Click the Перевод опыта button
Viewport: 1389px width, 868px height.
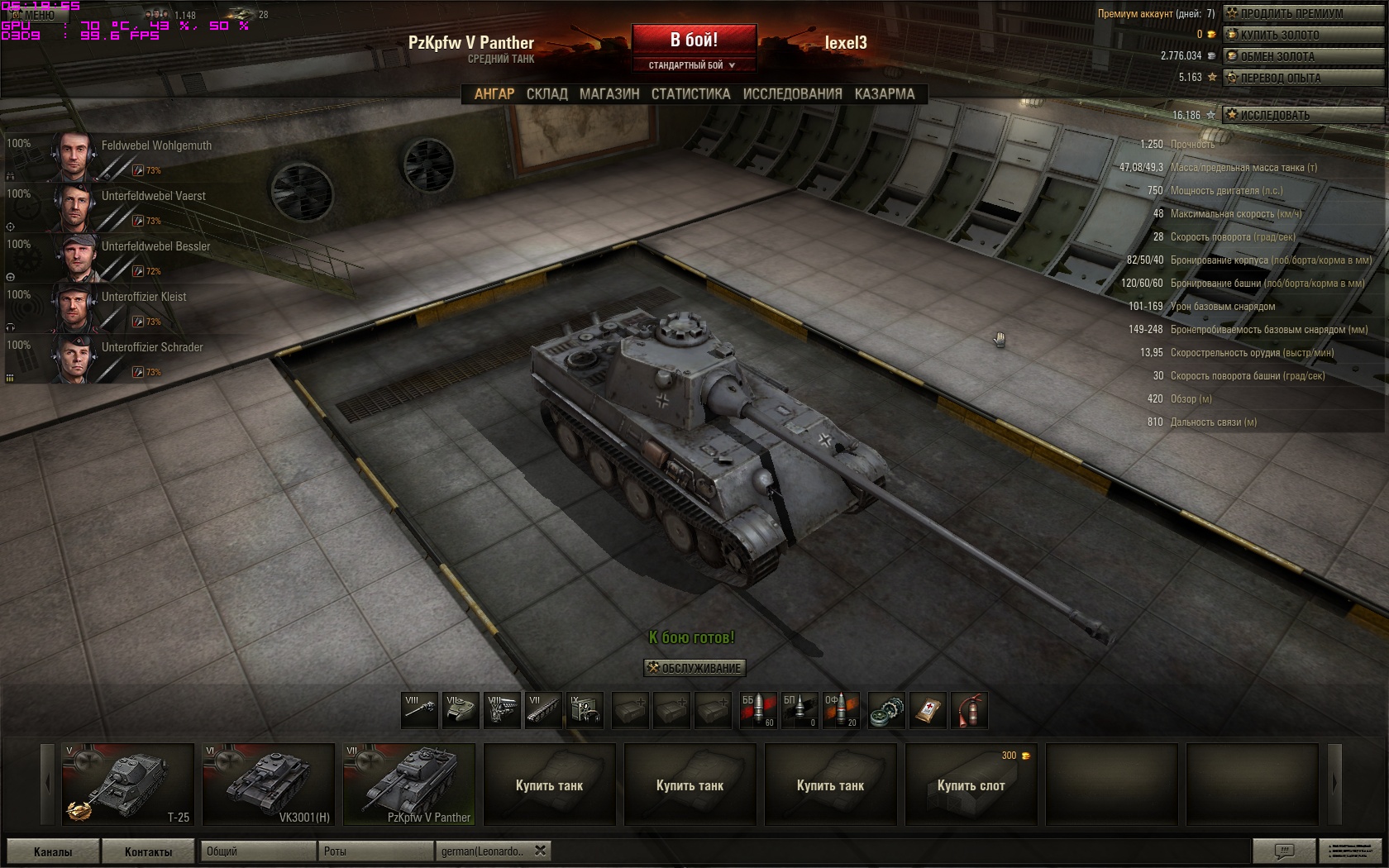[1291, 78]
